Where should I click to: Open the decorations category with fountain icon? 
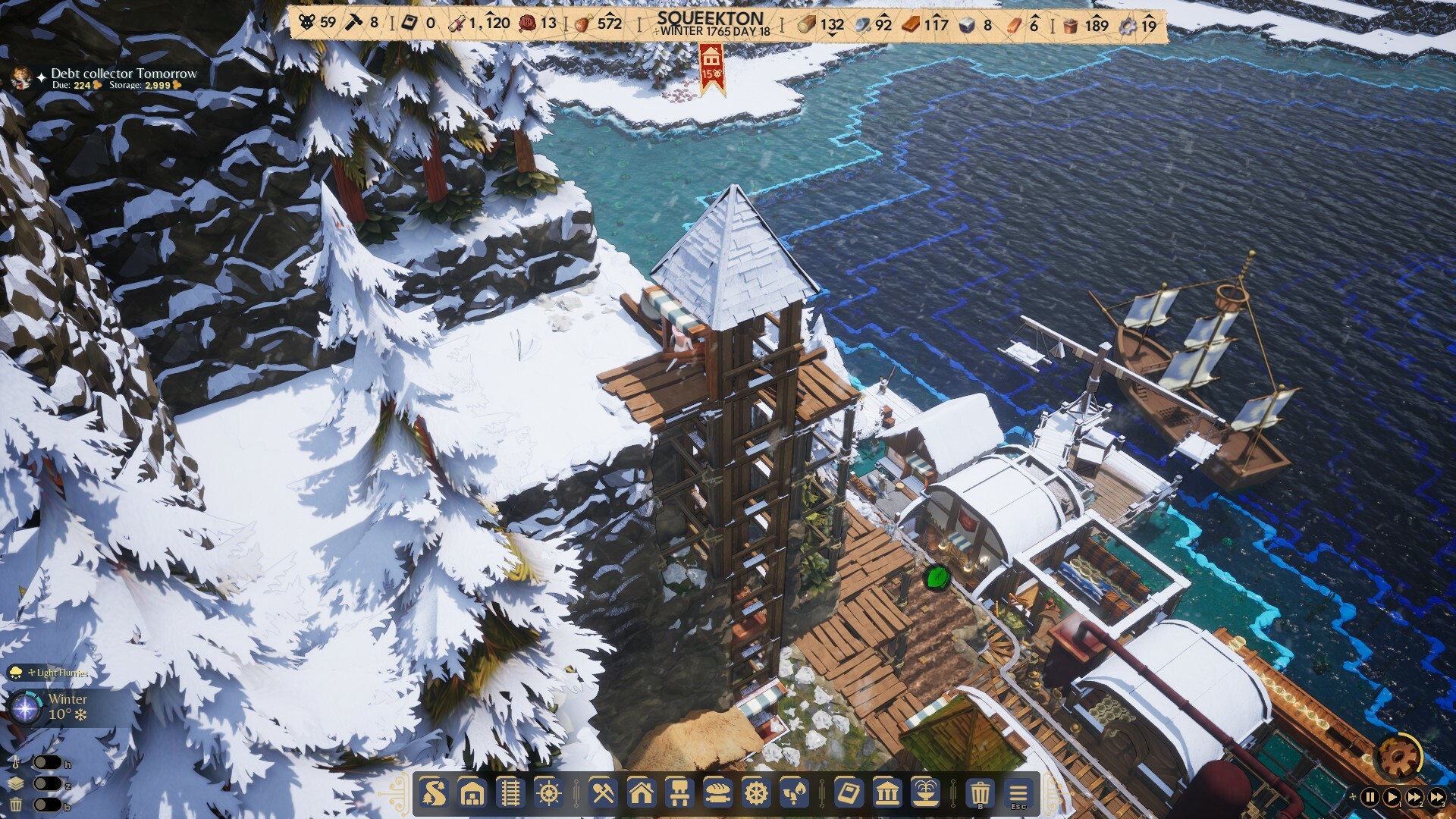926,795
